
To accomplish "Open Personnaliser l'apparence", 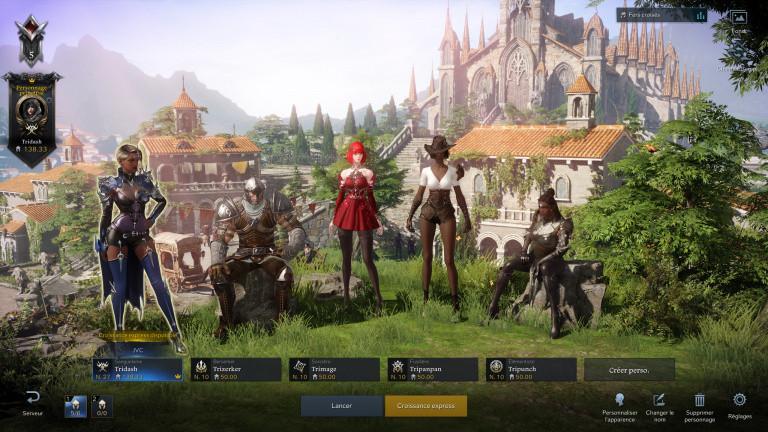I will click(620, 401).
